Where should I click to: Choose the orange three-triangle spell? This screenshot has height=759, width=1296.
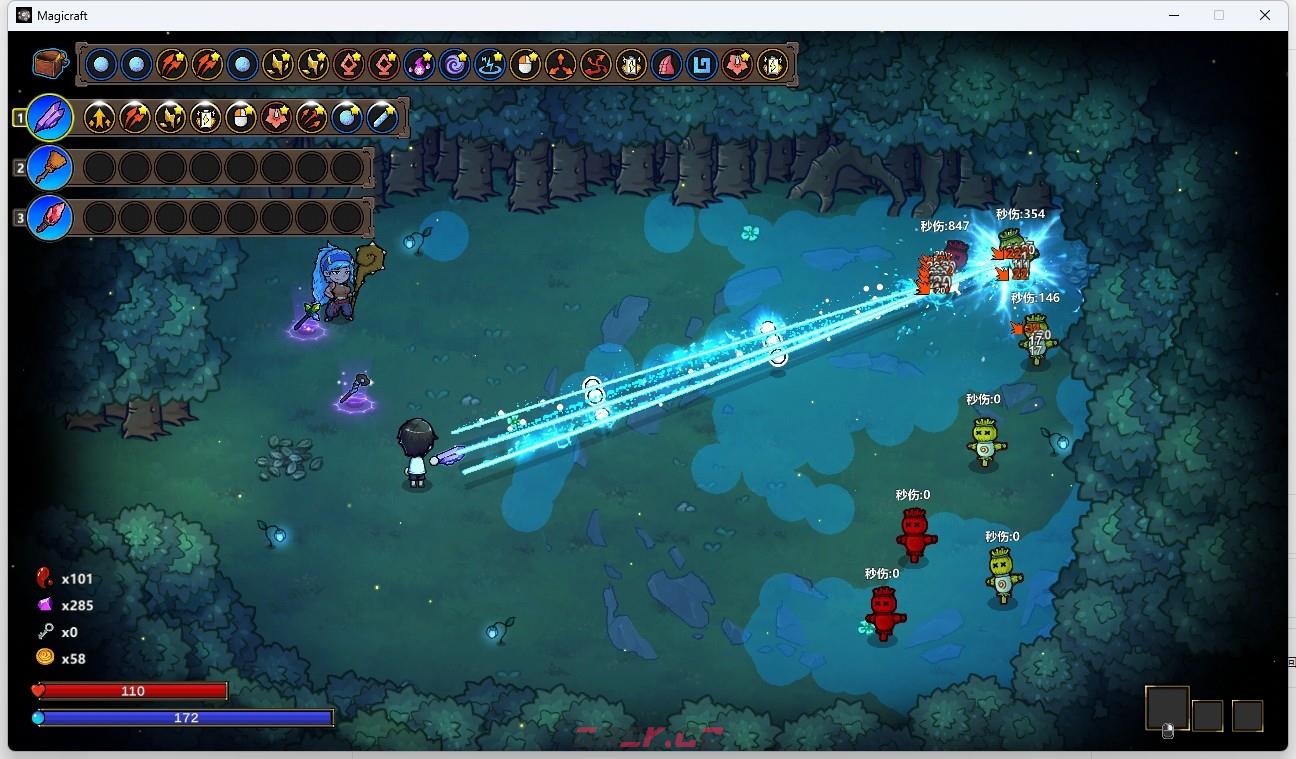(x=560, y=66)
